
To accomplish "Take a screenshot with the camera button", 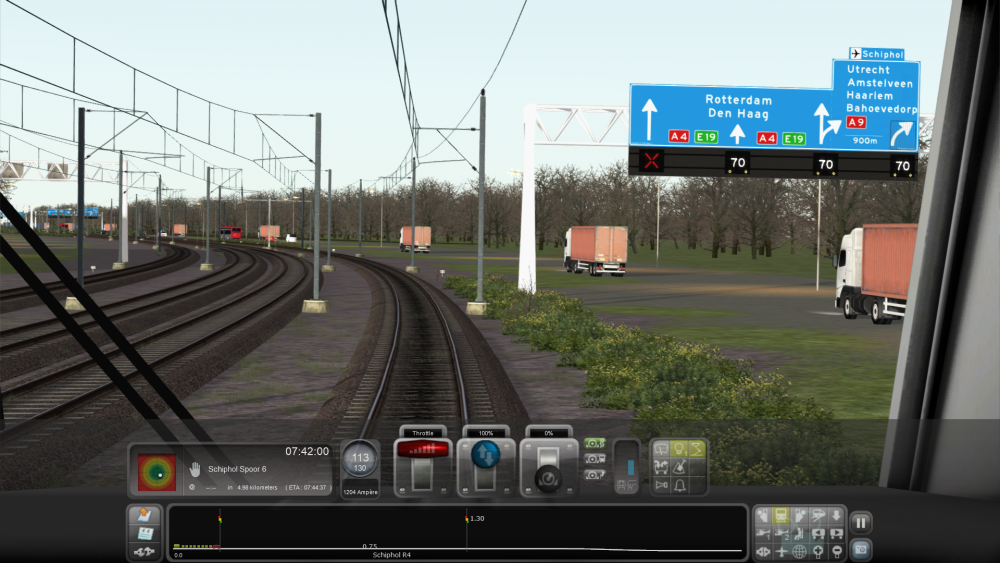I will pos(860,548).
